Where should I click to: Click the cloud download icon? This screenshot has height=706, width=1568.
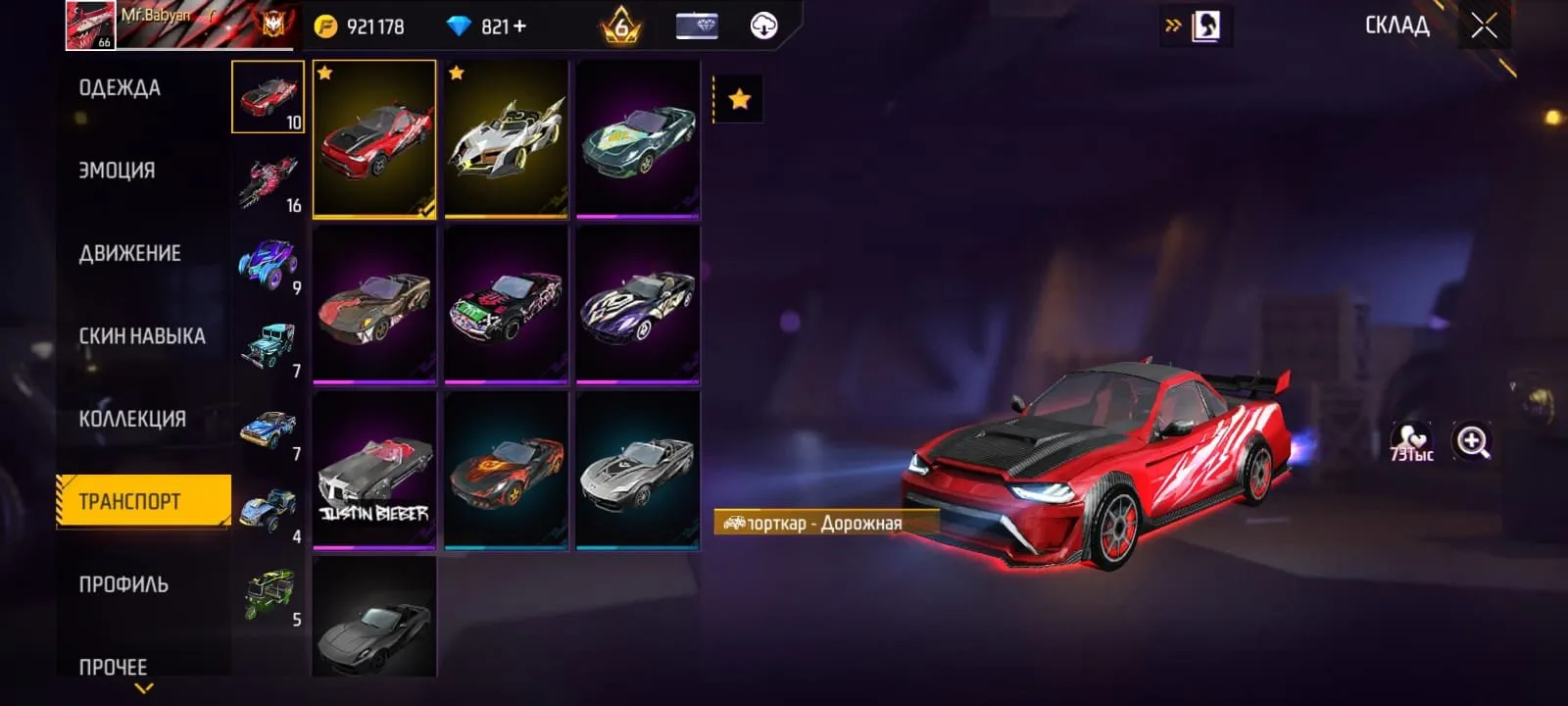click(762, 24)
